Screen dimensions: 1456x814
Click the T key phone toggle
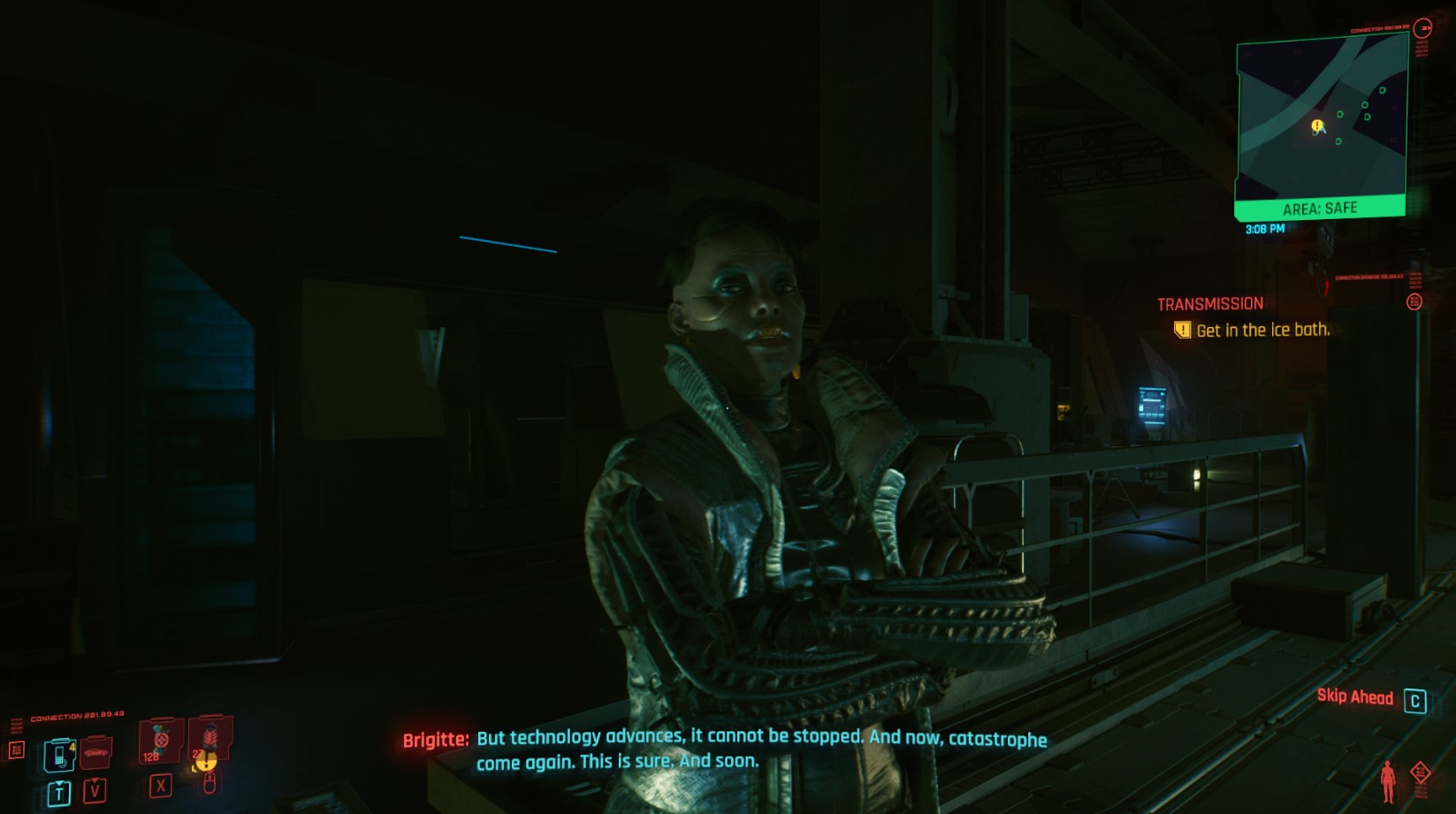[x=59, y=791]
